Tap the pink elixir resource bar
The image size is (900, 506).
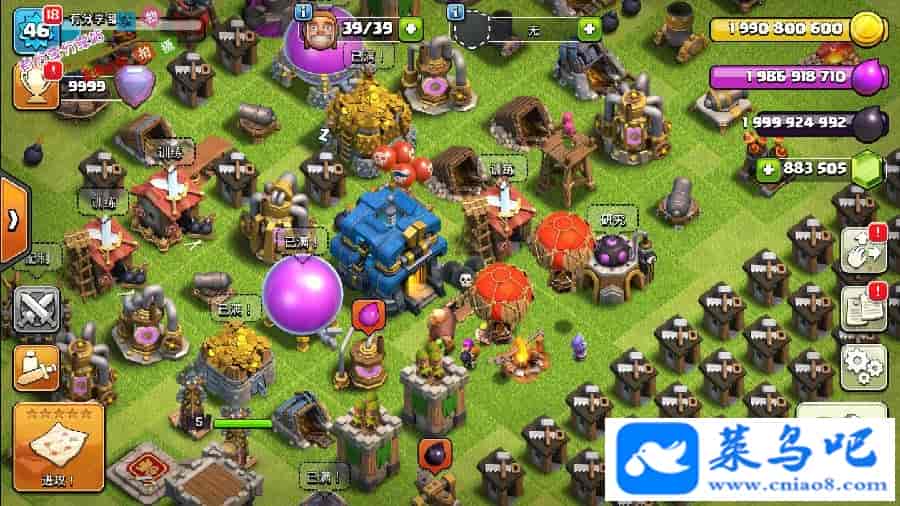(x=795, y=76)
